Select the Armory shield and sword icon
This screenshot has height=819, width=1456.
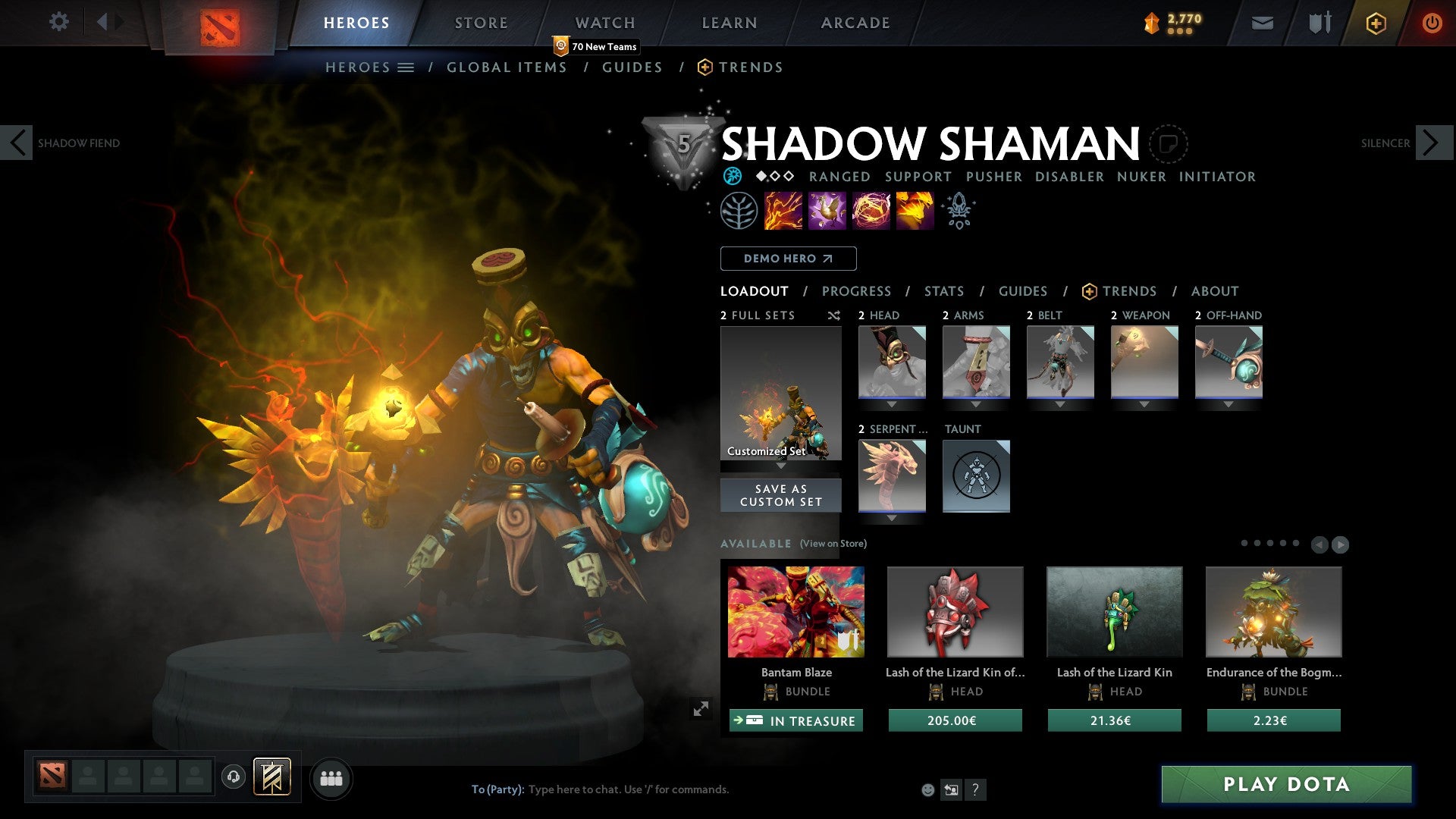tap(1319, 23)
